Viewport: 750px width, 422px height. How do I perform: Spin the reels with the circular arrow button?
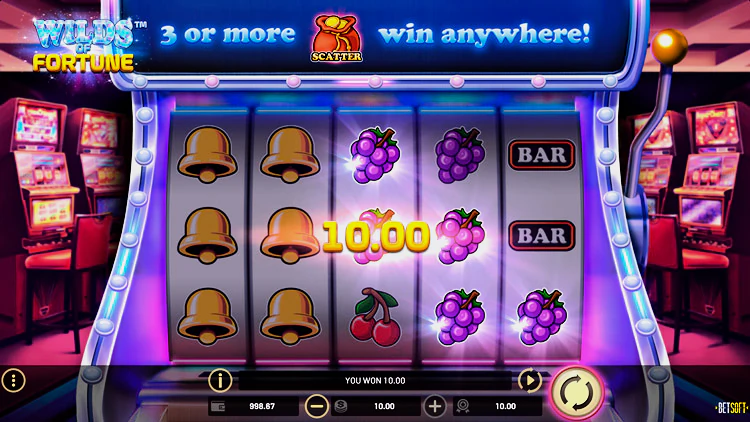pyautogui.click(x=576, y=391)
